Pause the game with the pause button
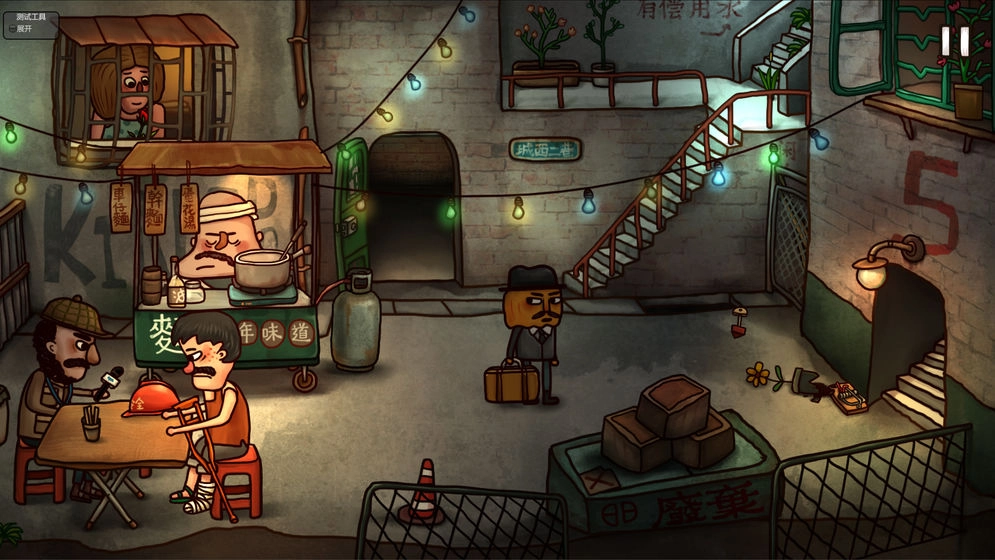The width and height of the screenshot is (995, 560). (x=954, y=41)
